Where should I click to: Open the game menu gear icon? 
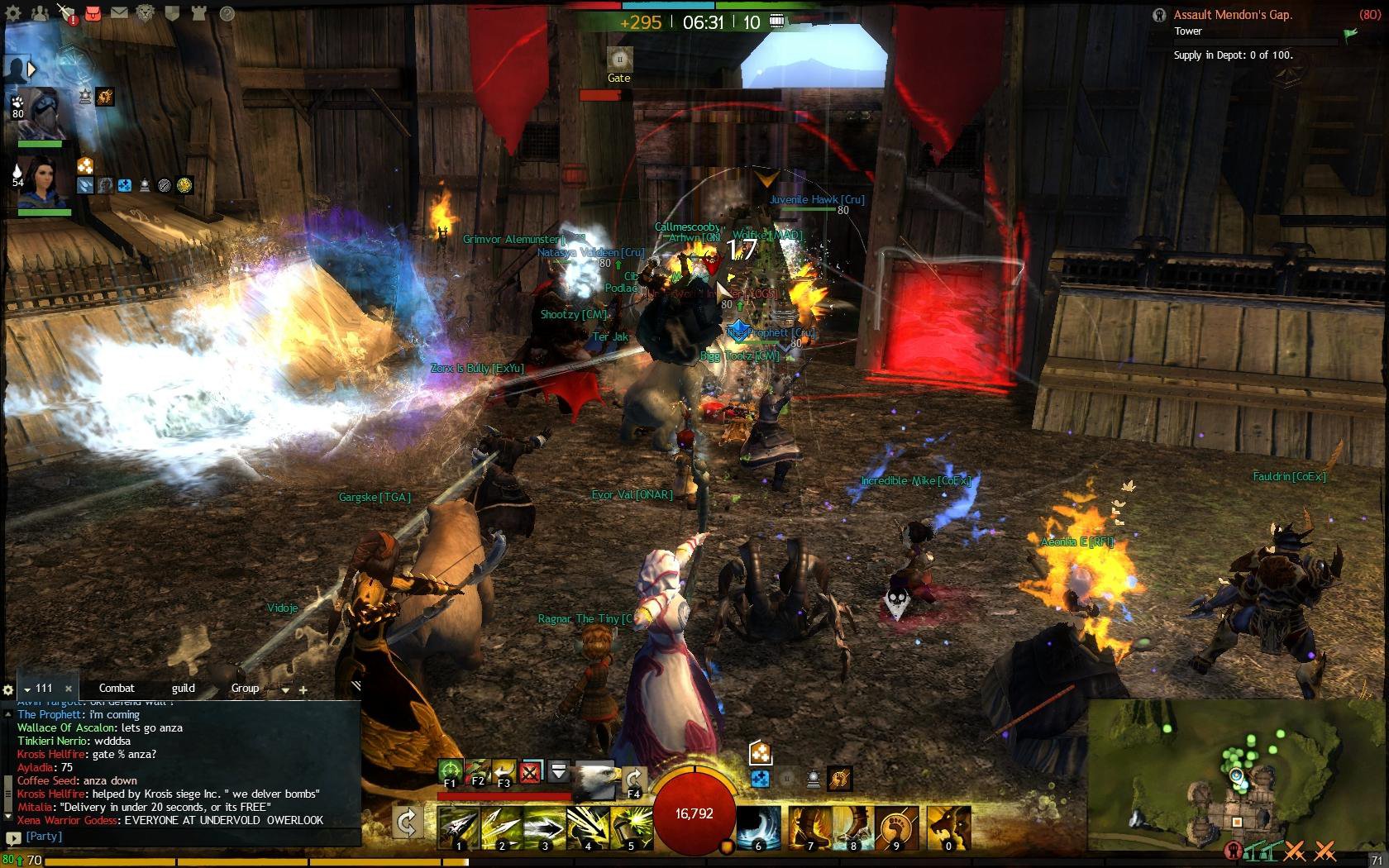[13, 13]
